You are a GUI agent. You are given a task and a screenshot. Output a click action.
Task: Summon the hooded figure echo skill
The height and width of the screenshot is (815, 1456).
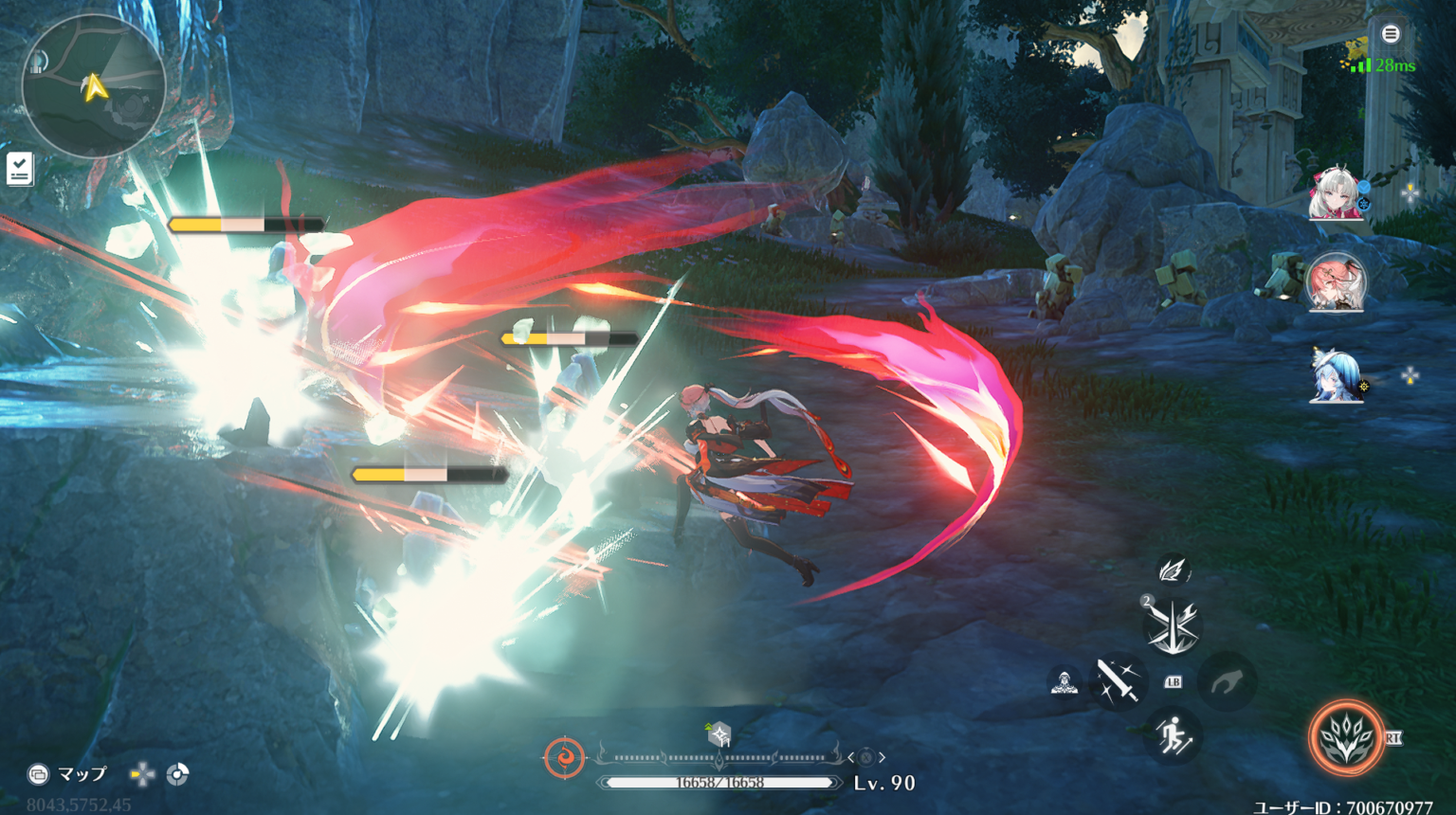1065,681
